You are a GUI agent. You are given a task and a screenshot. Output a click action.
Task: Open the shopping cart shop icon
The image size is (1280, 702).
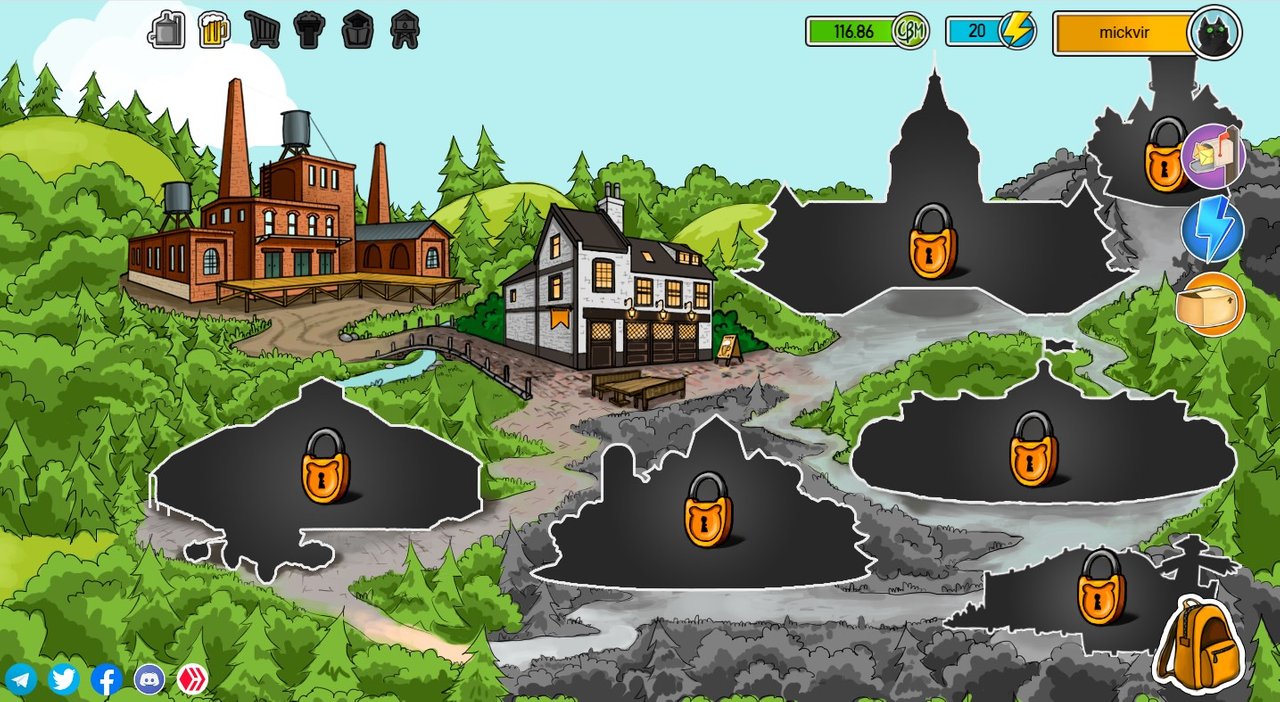coord(262,30)
